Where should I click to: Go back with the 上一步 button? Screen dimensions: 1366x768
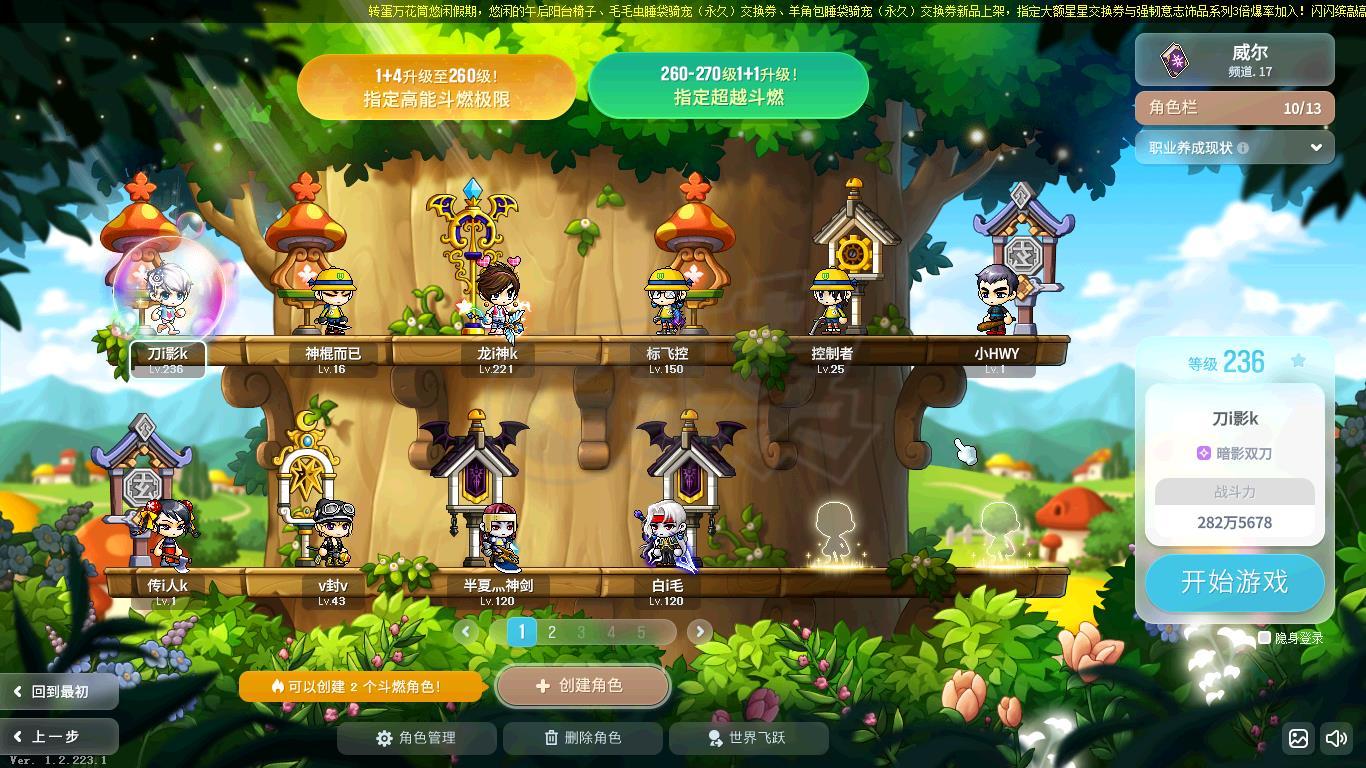click(x=58, y=736)
